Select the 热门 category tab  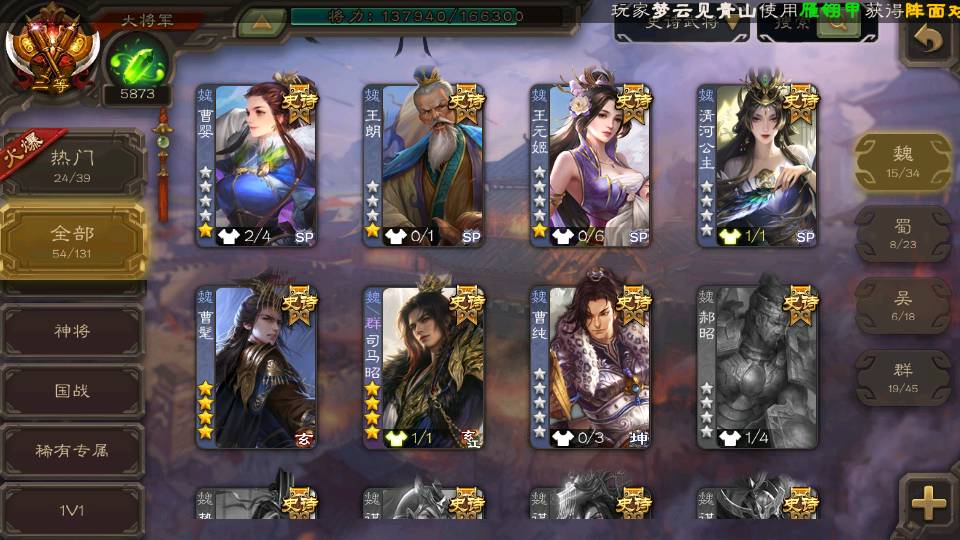click(x=72, y=163)
